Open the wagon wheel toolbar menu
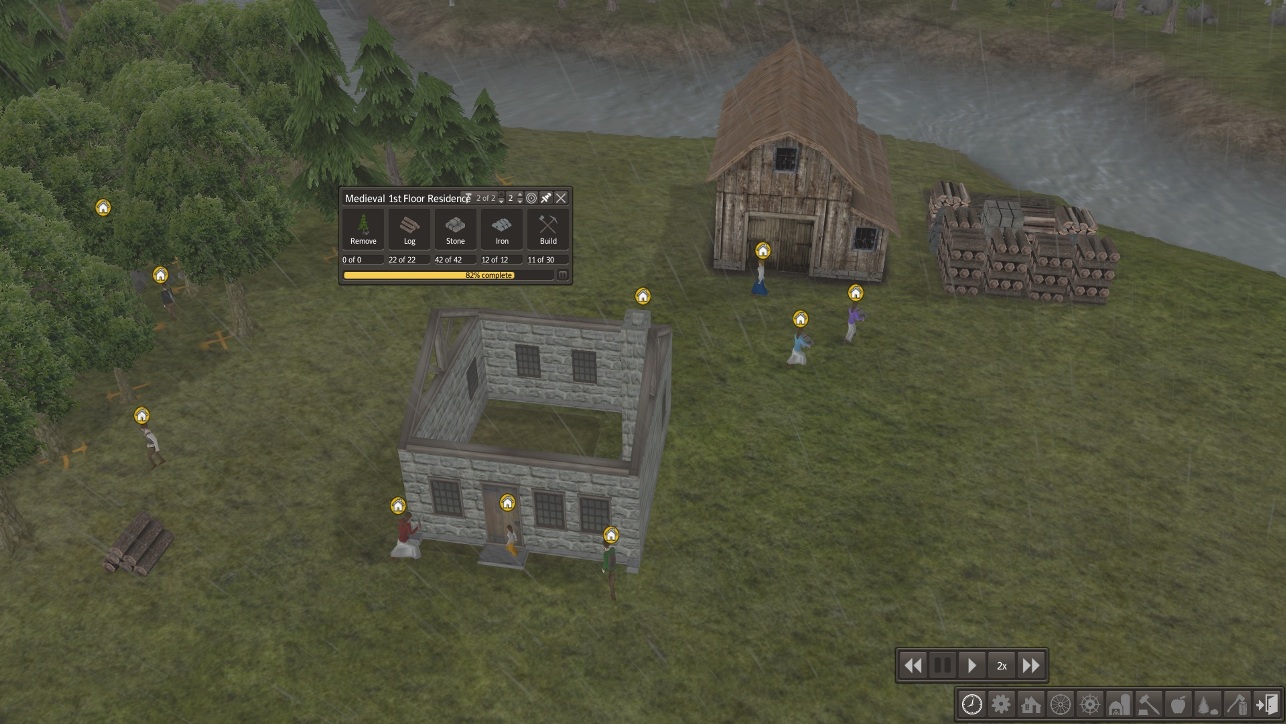Screen dimensions: 1286x724 pos(1060,704)
